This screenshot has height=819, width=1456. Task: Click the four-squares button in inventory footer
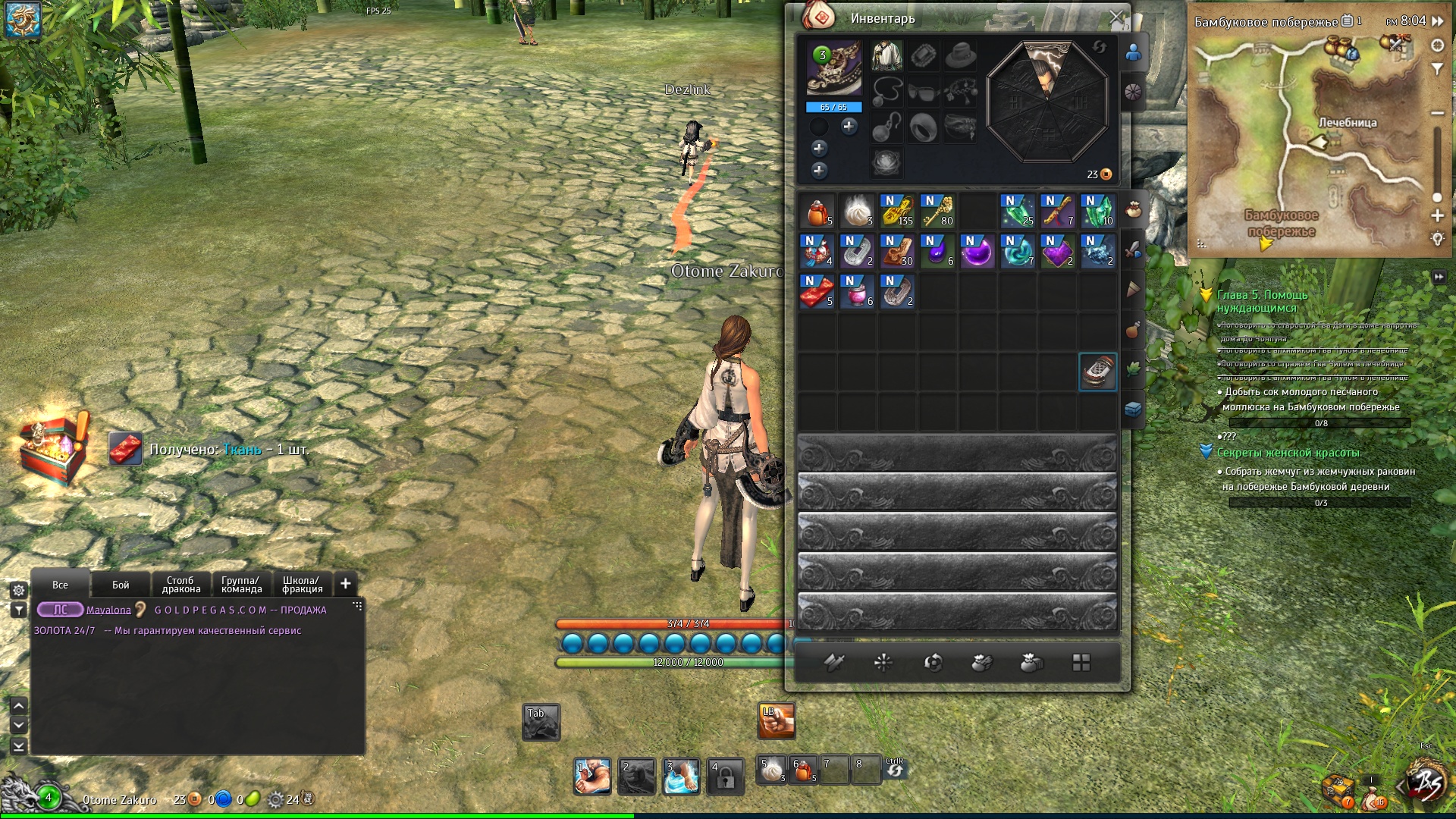[1081, 663]
